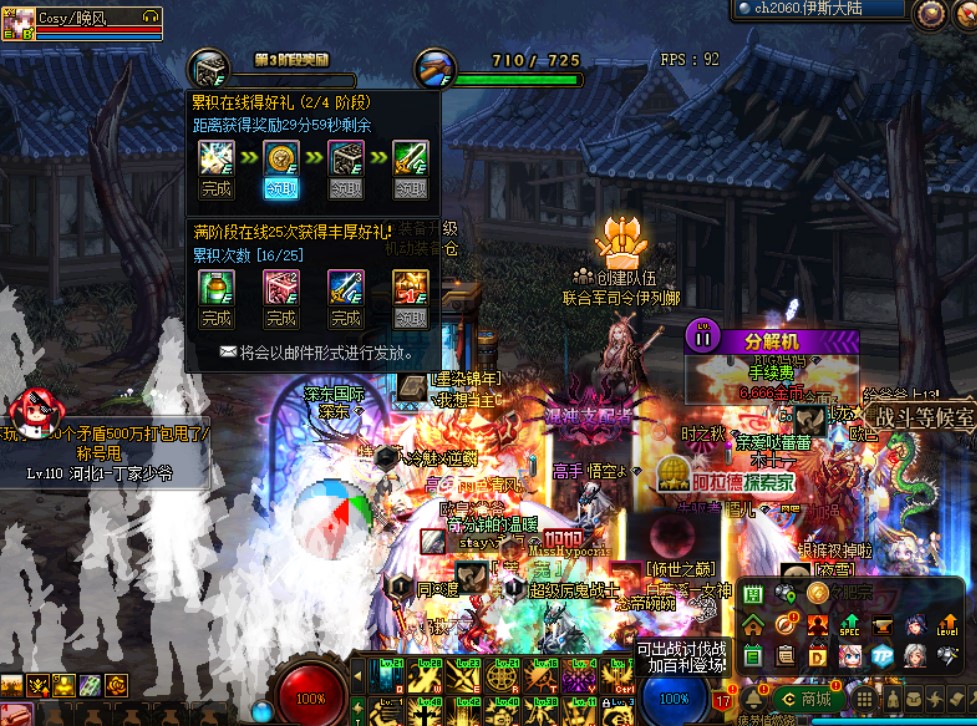This screenshot has width=977, height=726.
Task: Click the orange Level up icon
Action: [946, 625]
